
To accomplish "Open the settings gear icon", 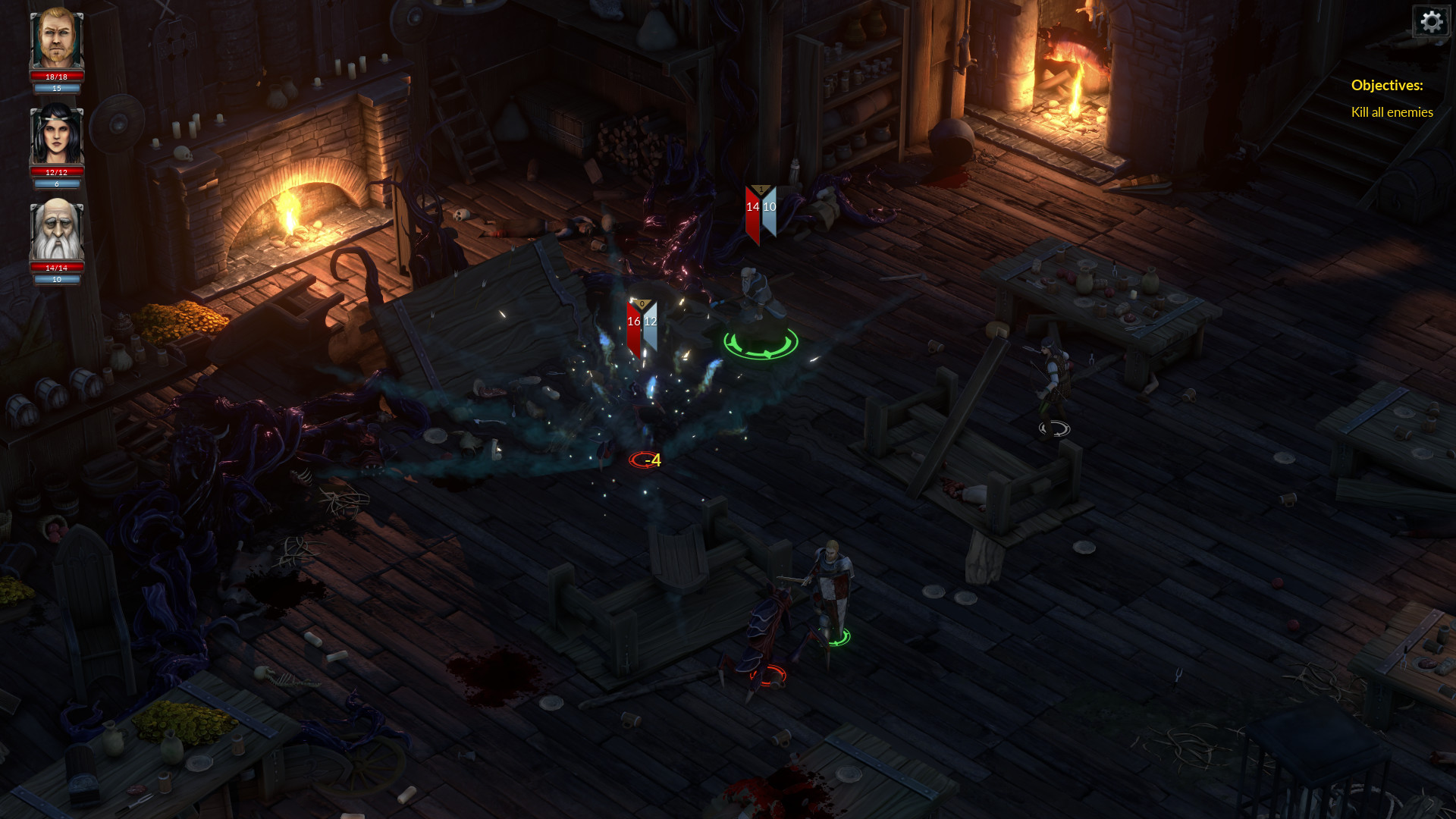I will pyautogui.click(x=1431, y=21).
